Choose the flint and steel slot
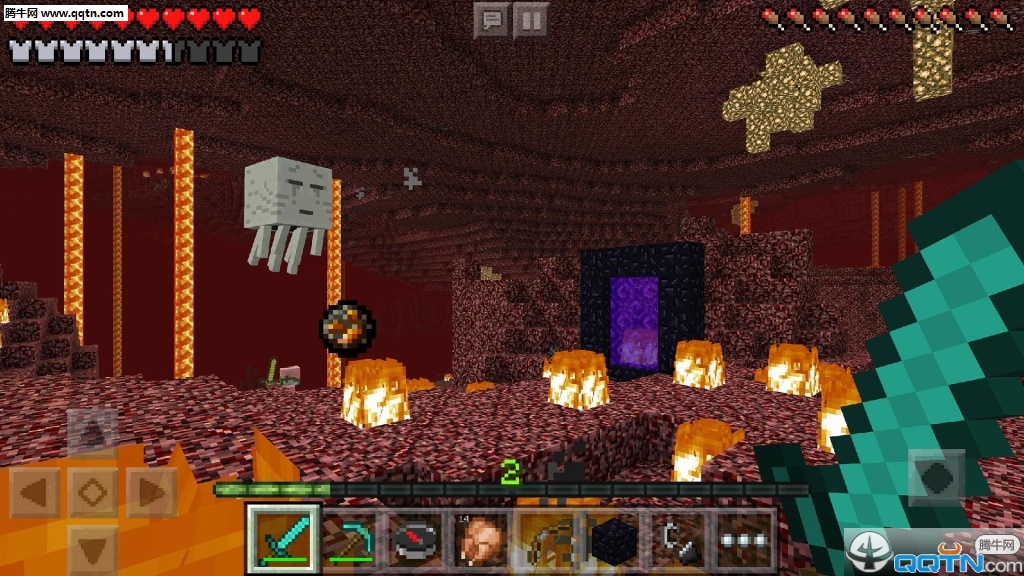The width and height of the screenshot is (1024, 576). pos(679,540)
